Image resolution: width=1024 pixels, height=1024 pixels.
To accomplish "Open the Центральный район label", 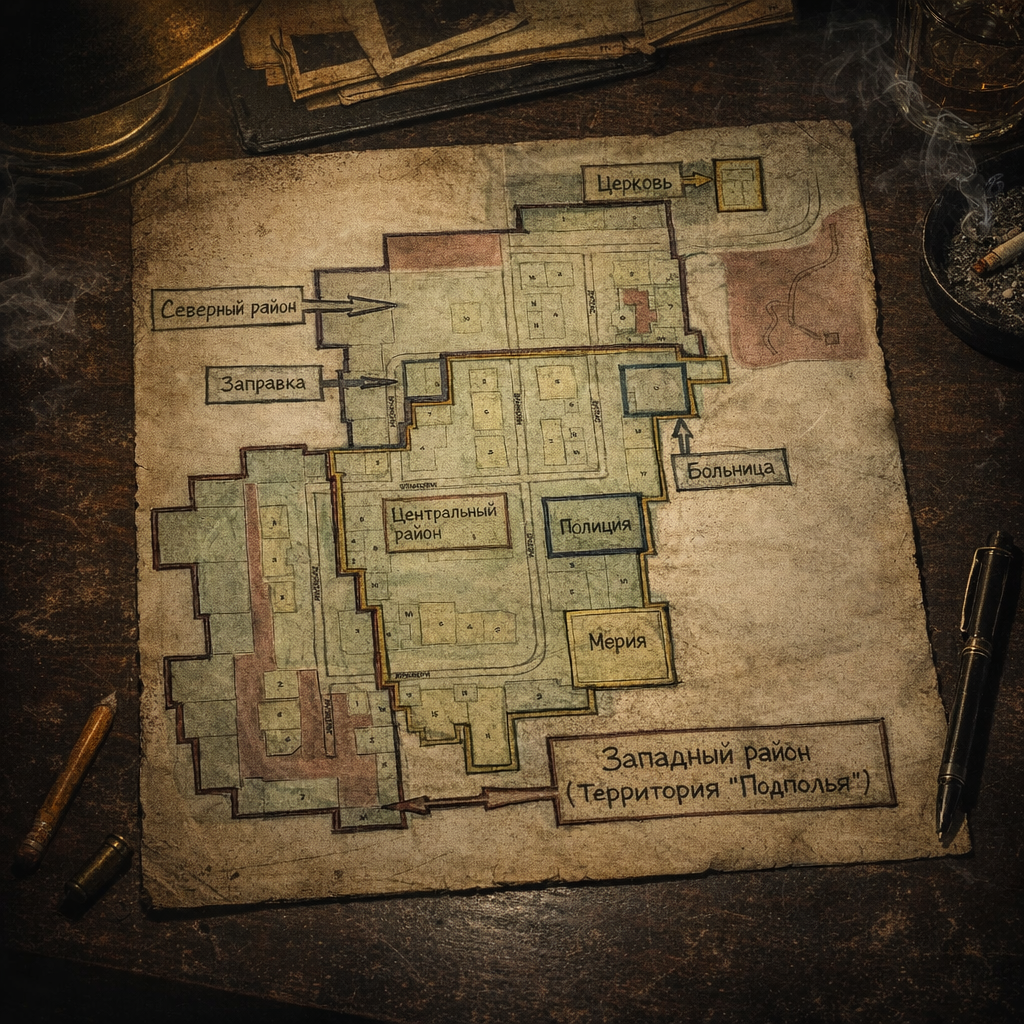I will [x=446, y=522].
